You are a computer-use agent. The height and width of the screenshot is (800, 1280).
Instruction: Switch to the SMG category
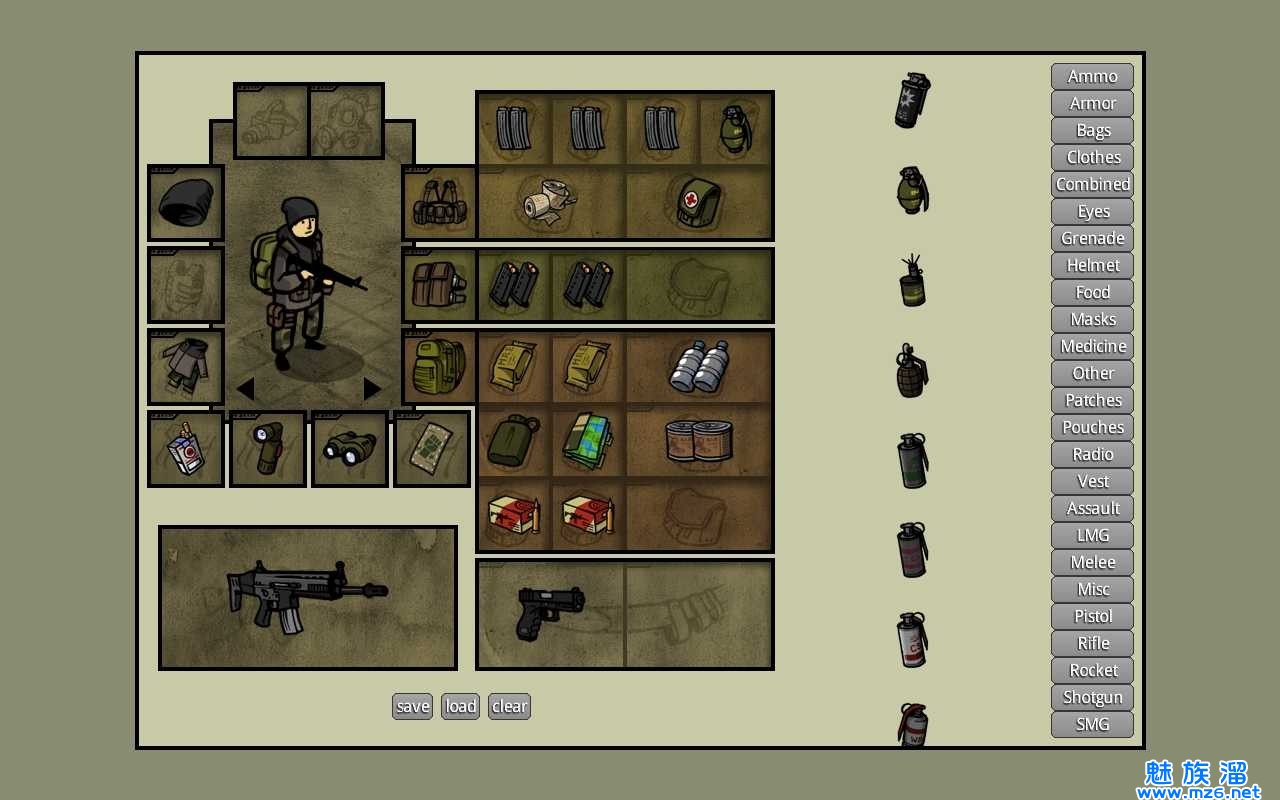click(1092, 724)
